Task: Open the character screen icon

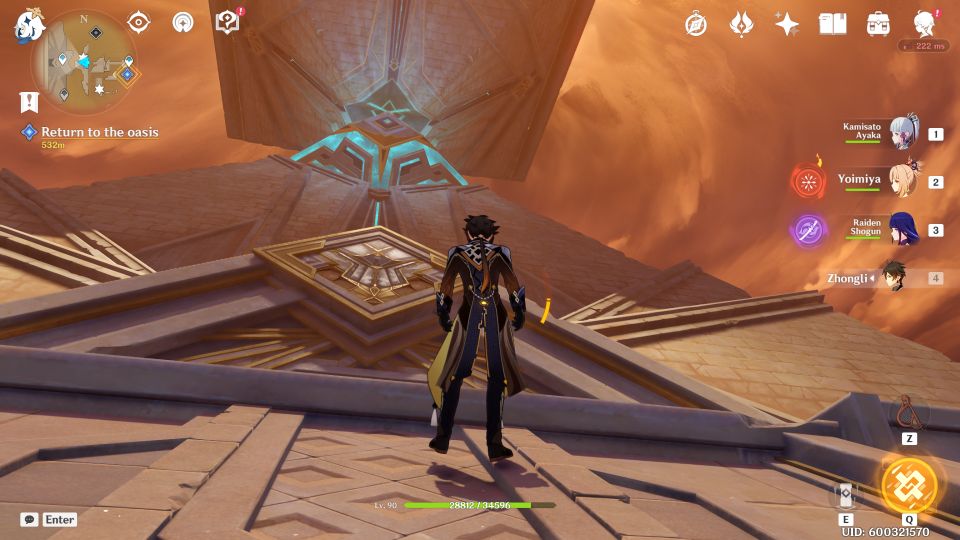Action: coord(925,24)
